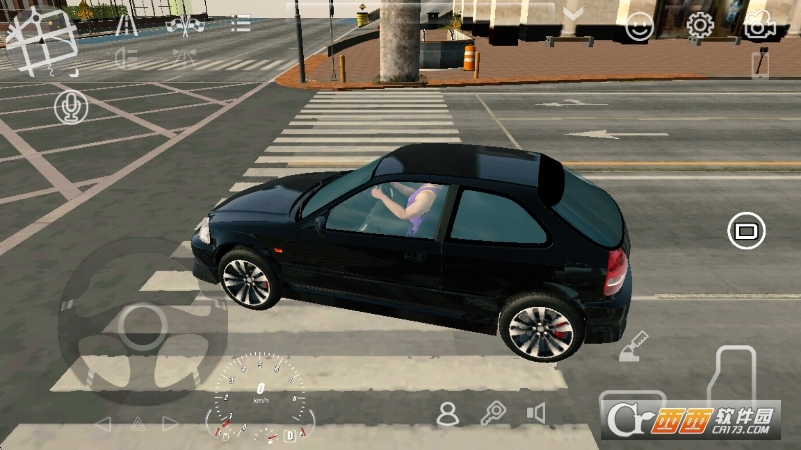
Task: Engage the handbrake lever
Action: click(634, 347)
